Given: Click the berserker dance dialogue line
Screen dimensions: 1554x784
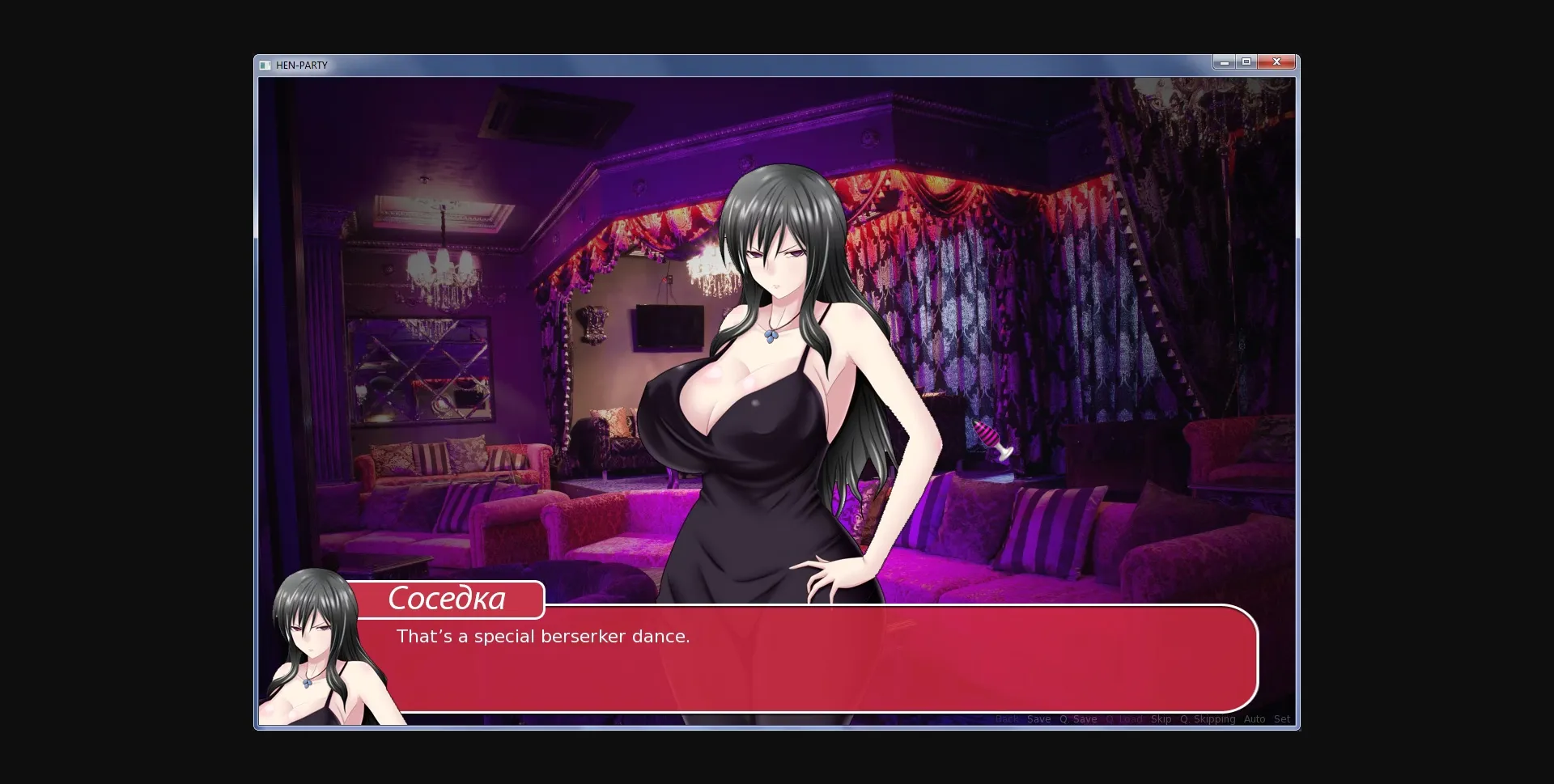Looking at the screenshot, I should (x=542, y=636).
